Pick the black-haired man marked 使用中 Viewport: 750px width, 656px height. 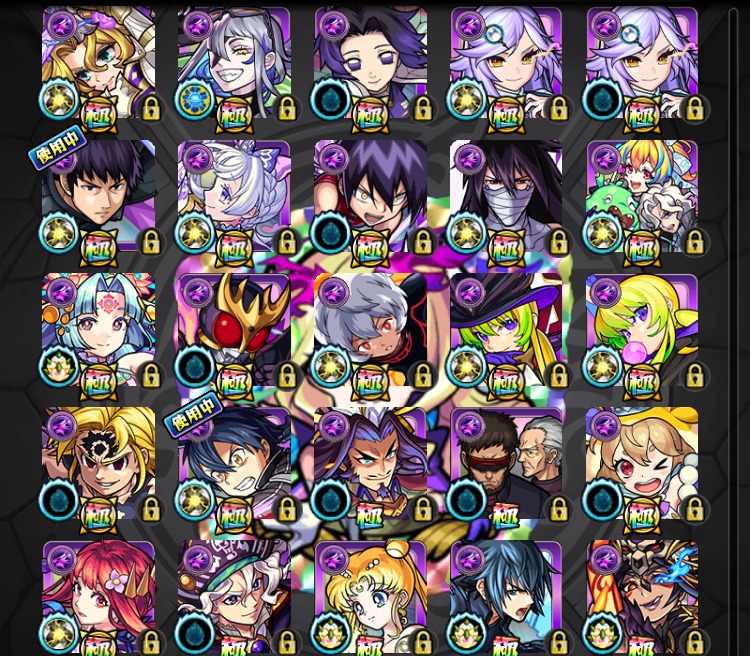tap(98, 196)
